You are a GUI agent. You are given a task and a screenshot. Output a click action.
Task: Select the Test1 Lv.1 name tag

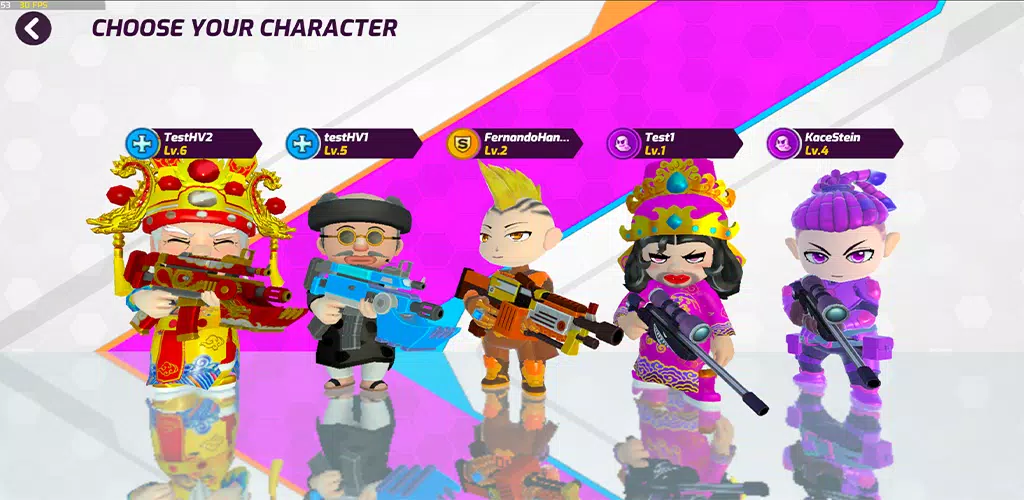pyautogui.click(x=675, y=143)
